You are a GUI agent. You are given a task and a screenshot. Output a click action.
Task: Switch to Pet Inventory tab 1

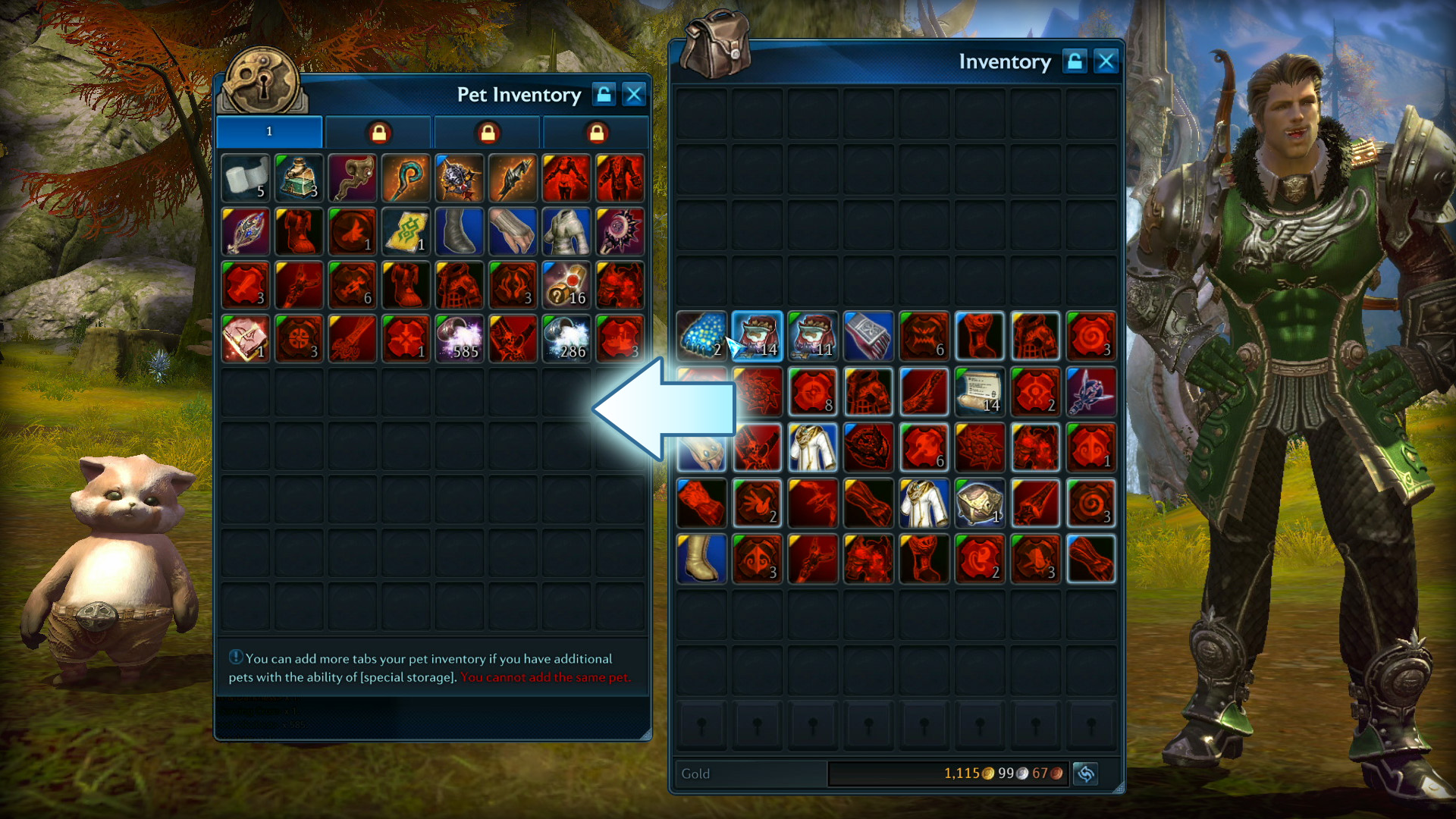[x=269, y=131]
